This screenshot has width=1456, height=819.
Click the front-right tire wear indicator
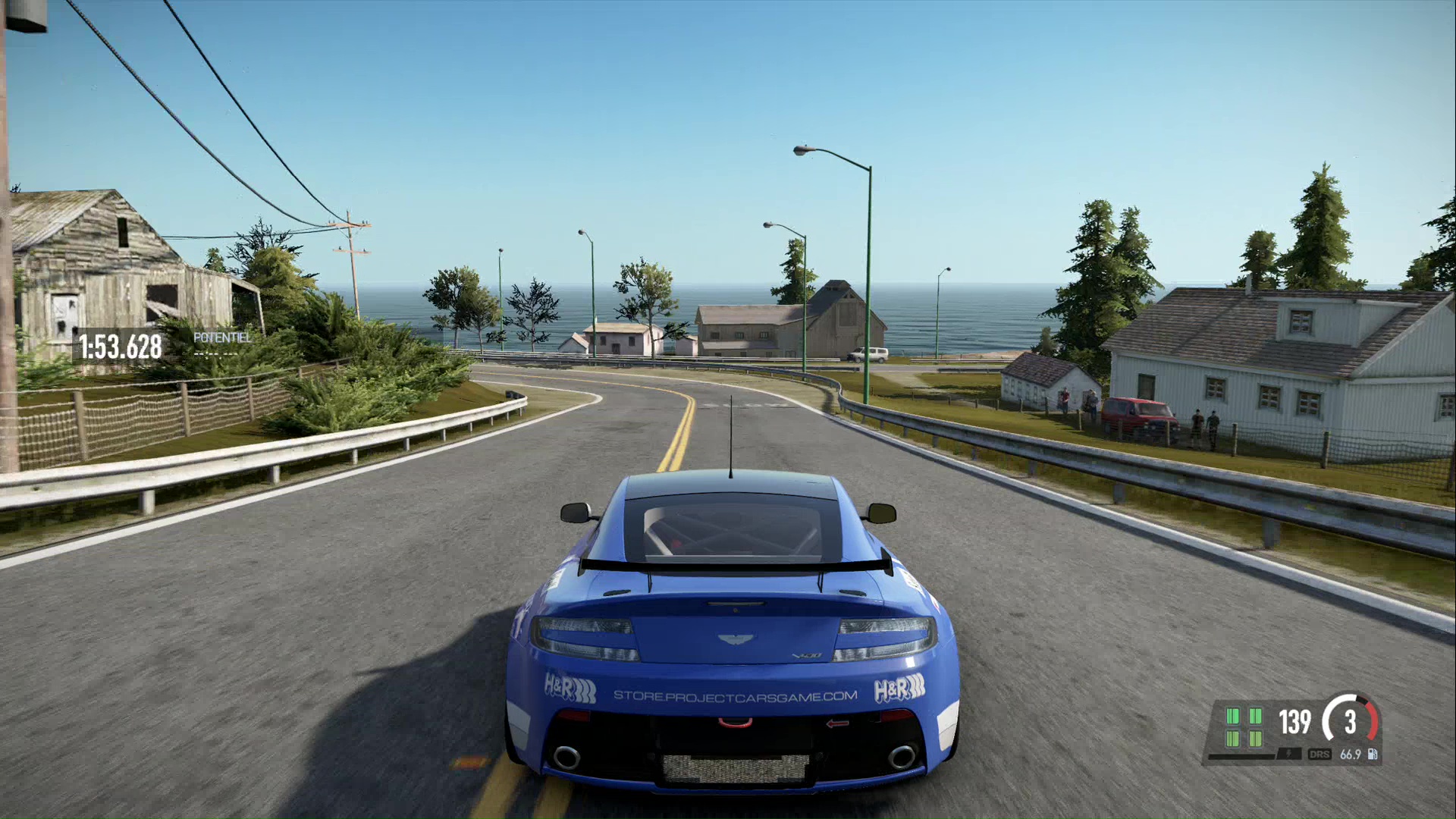coord(1257,716)
